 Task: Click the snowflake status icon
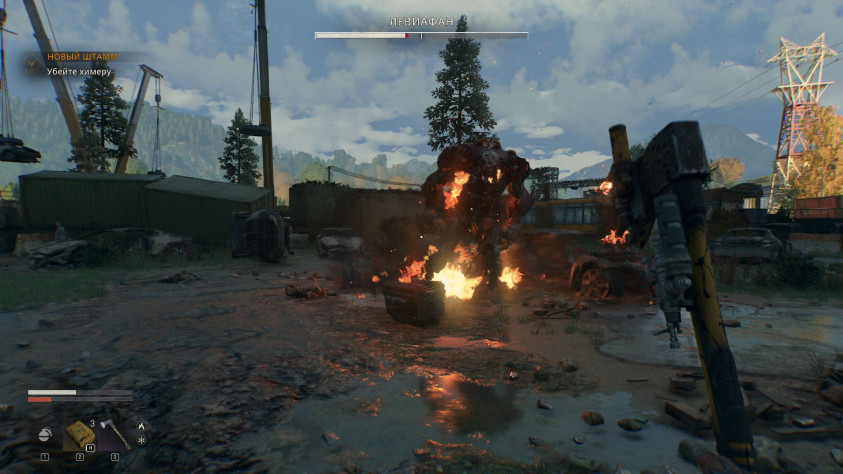pos(141,440)
